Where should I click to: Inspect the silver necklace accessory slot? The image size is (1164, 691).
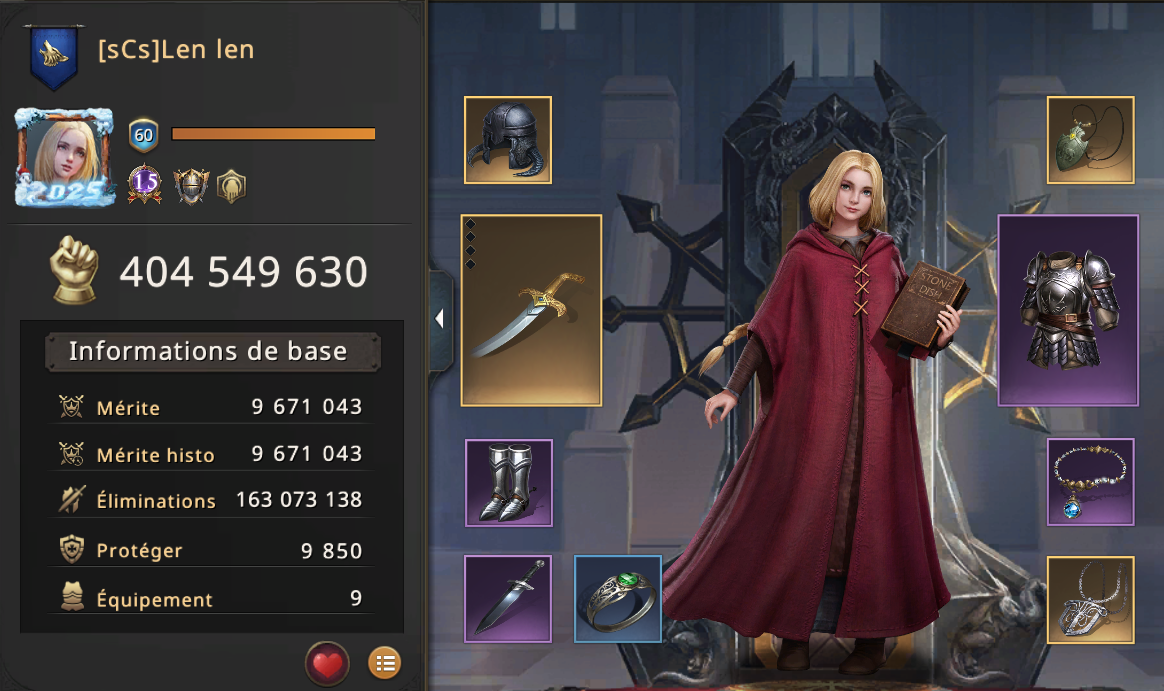click(x=1090, y=598)
